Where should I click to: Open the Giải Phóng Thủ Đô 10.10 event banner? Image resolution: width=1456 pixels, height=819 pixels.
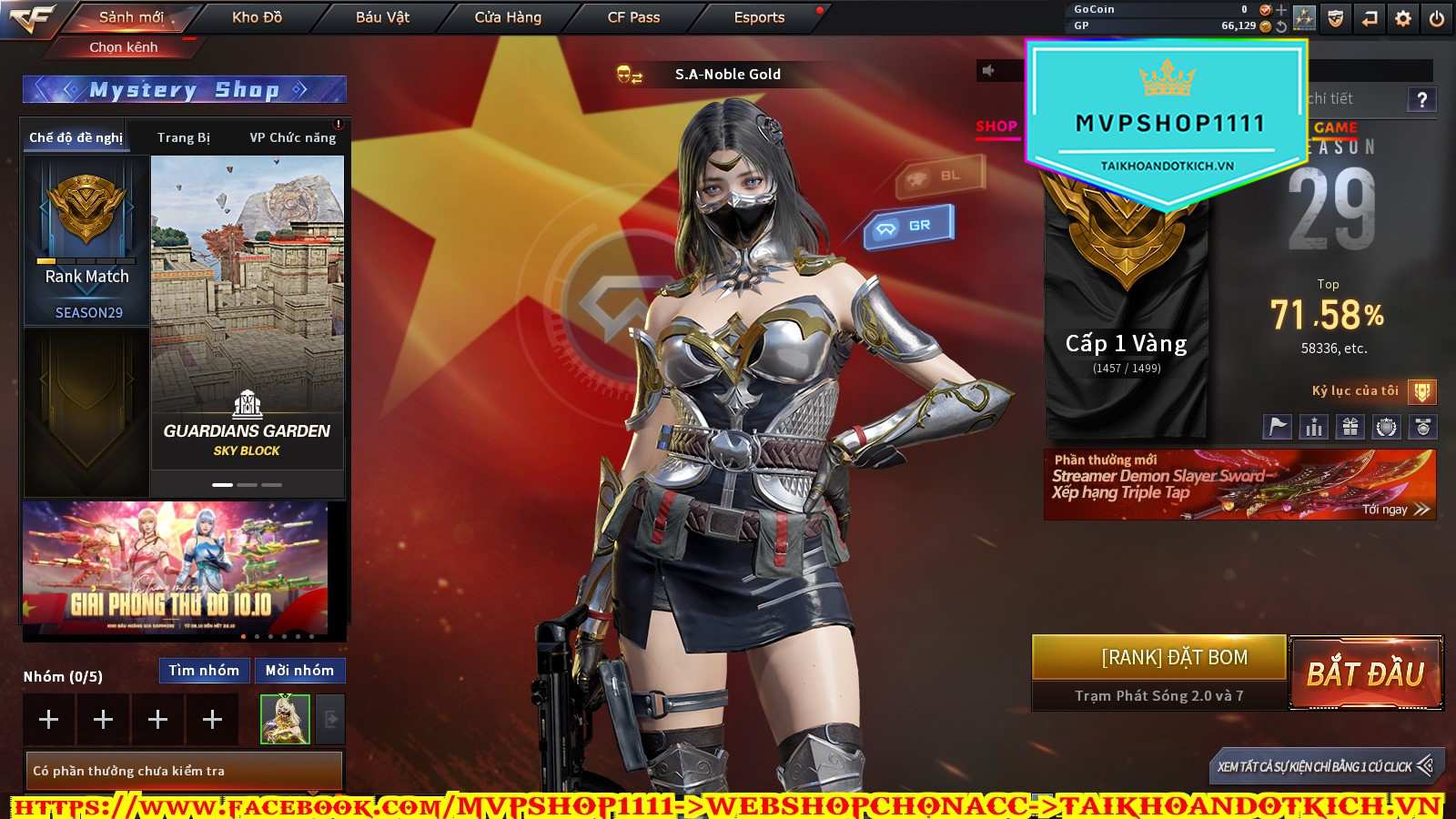click(175, 569)
